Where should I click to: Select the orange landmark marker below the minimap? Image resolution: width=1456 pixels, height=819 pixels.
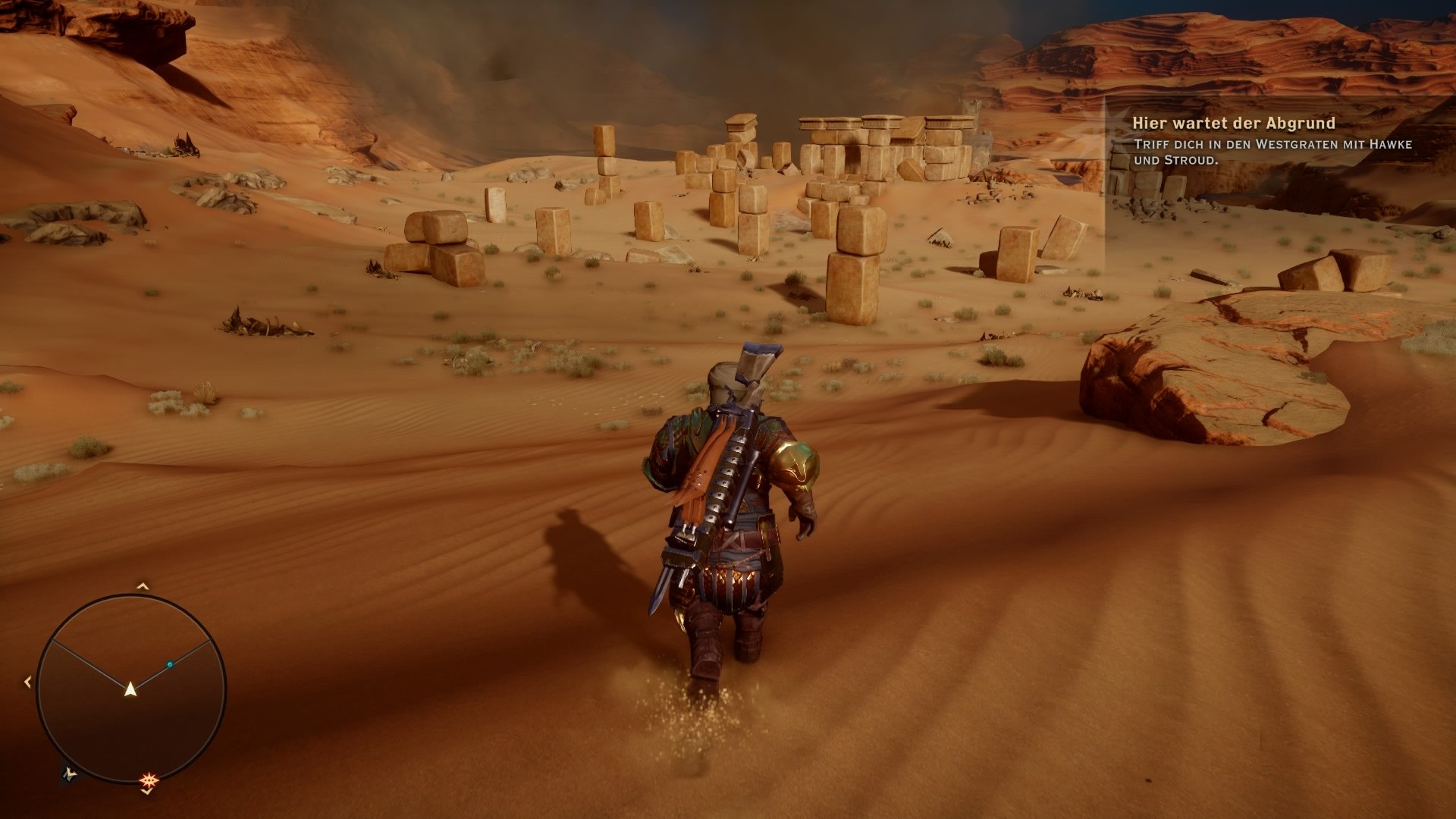coord(147,780)
